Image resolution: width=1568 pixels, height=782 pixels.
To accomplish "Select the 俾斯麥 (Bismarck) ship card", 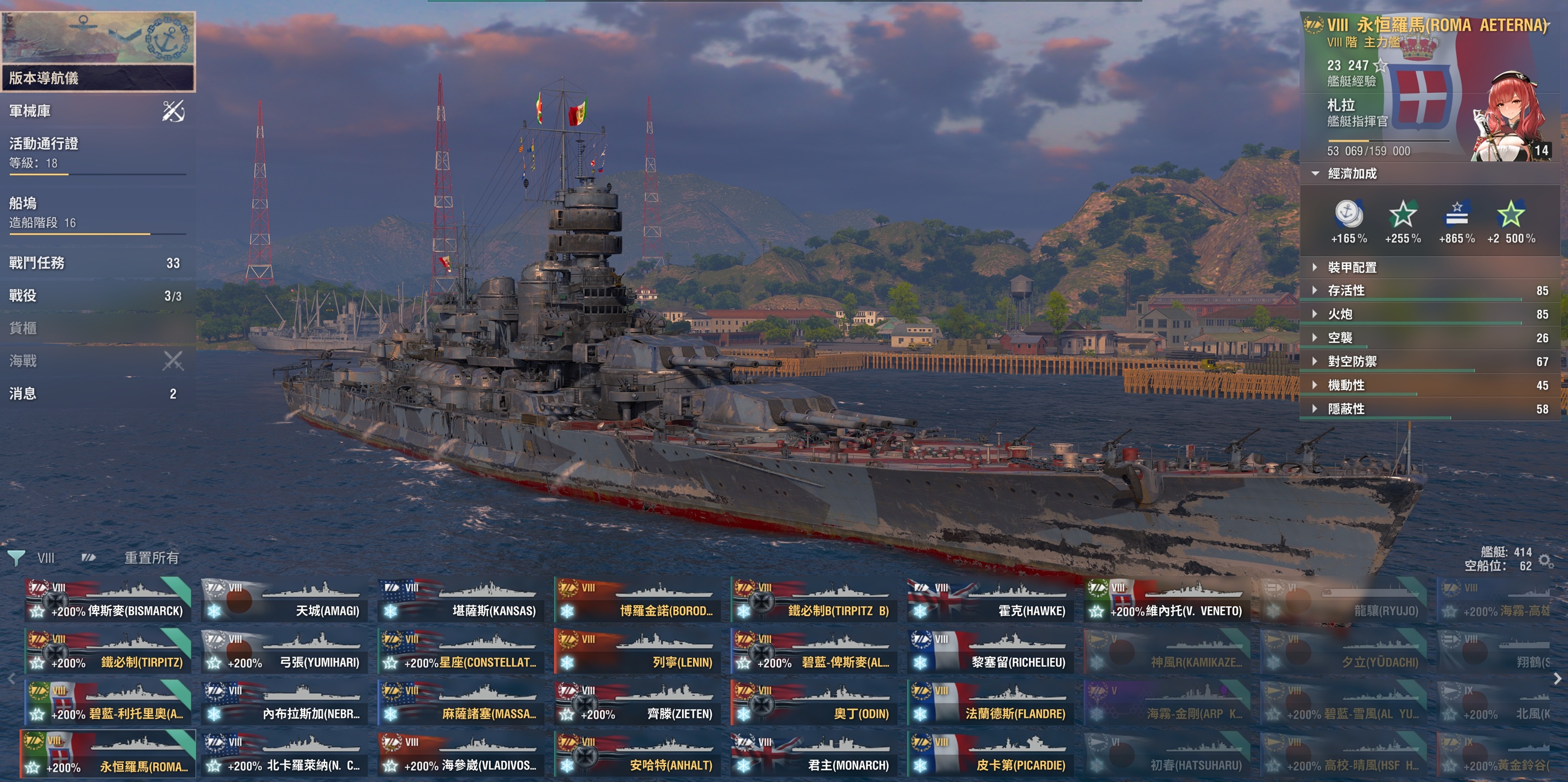I will [108, 600].
